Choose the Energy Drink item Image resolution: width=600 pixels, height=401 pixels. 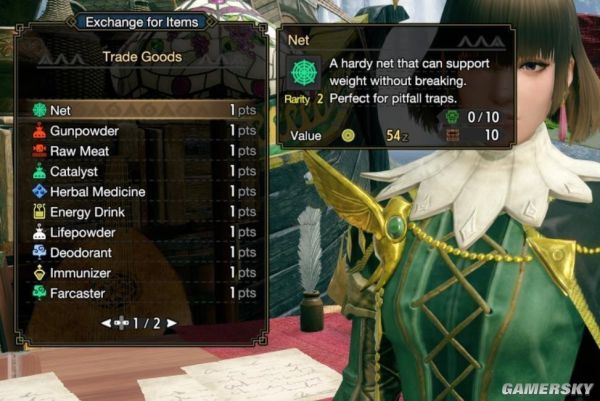point(140,212)
